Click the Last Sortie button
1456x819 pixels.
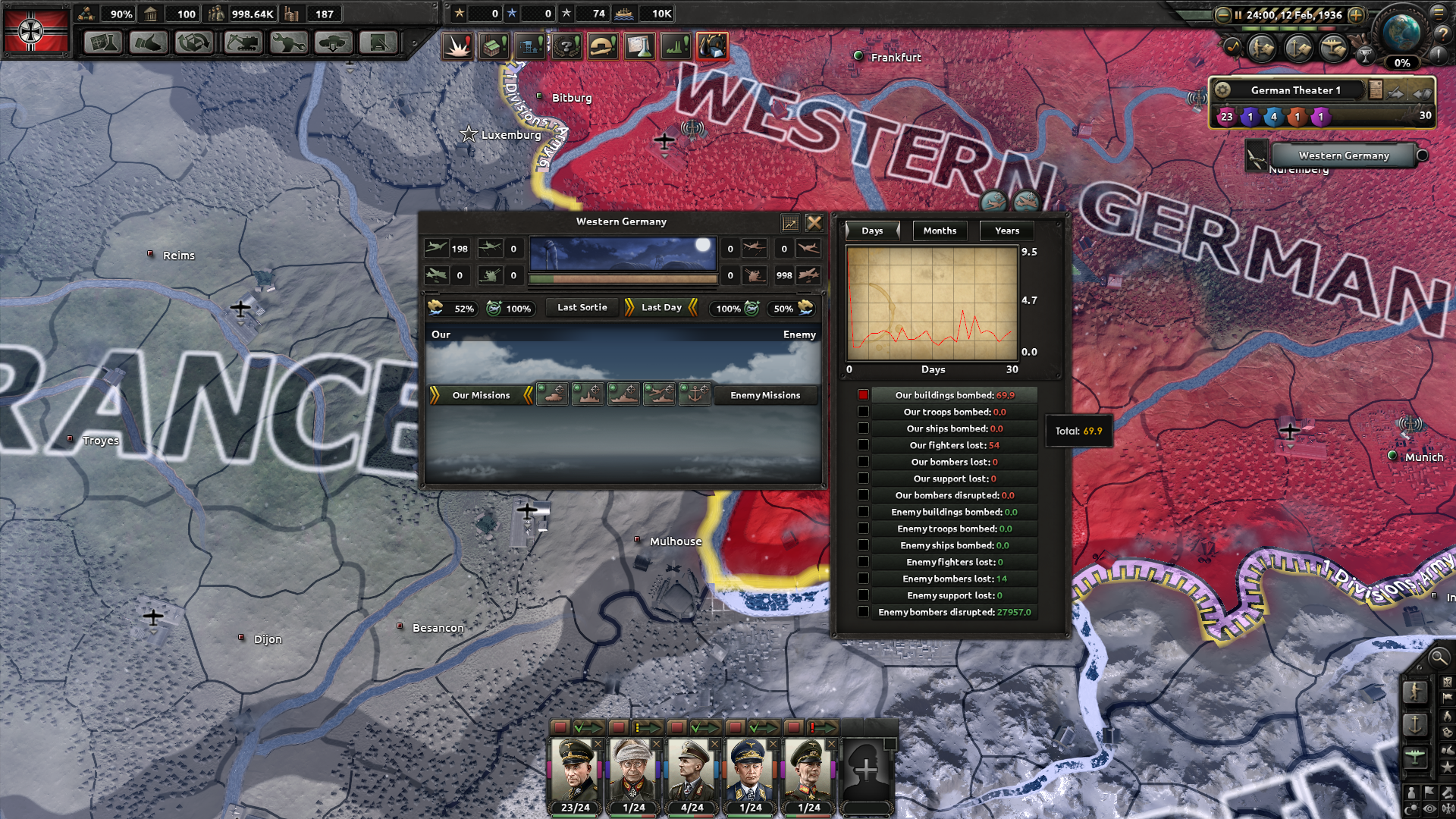click(580, 308)
